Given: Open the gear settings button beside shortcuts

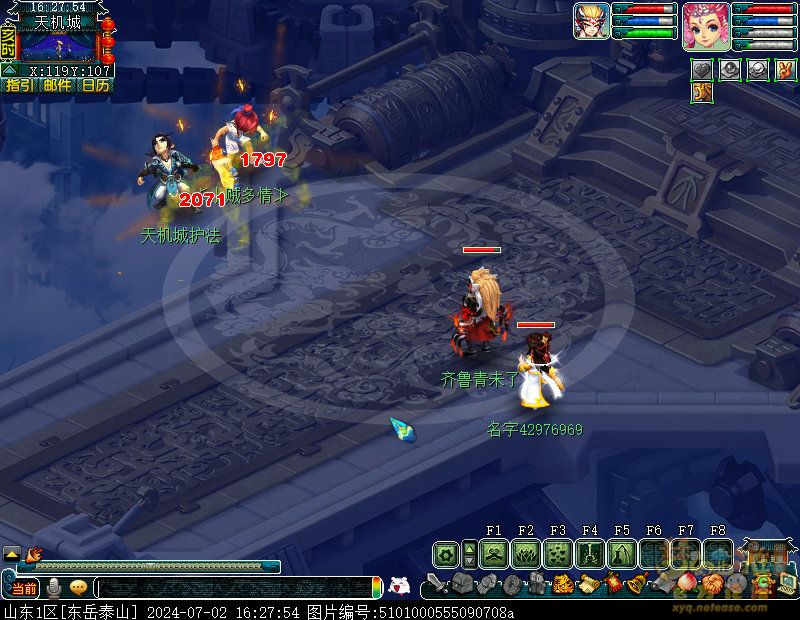Looking at the screenshot, I should coord(446,554).
